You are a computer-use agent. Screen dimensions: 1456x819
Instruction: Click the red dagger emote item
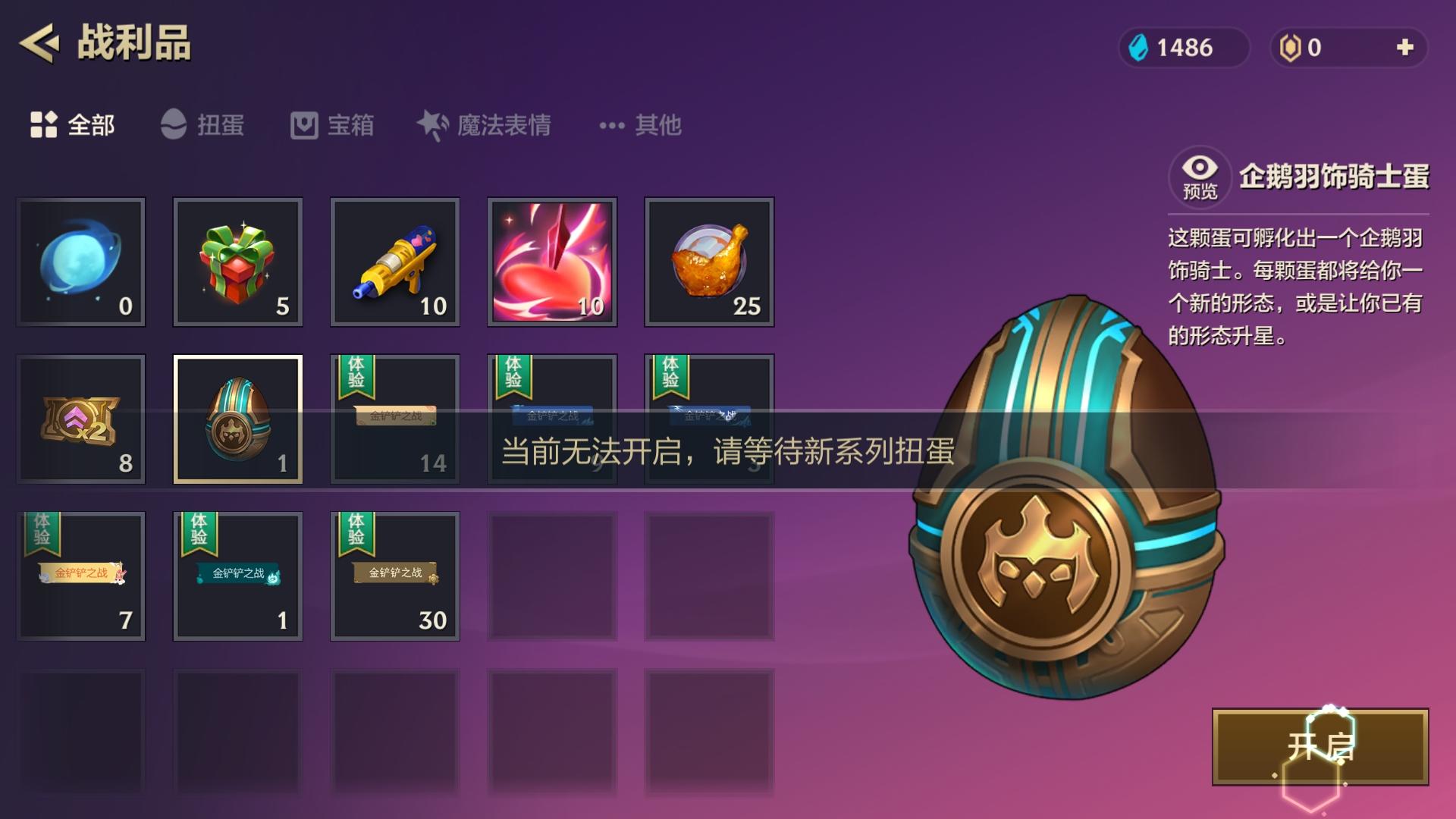[x=551, y=262]
